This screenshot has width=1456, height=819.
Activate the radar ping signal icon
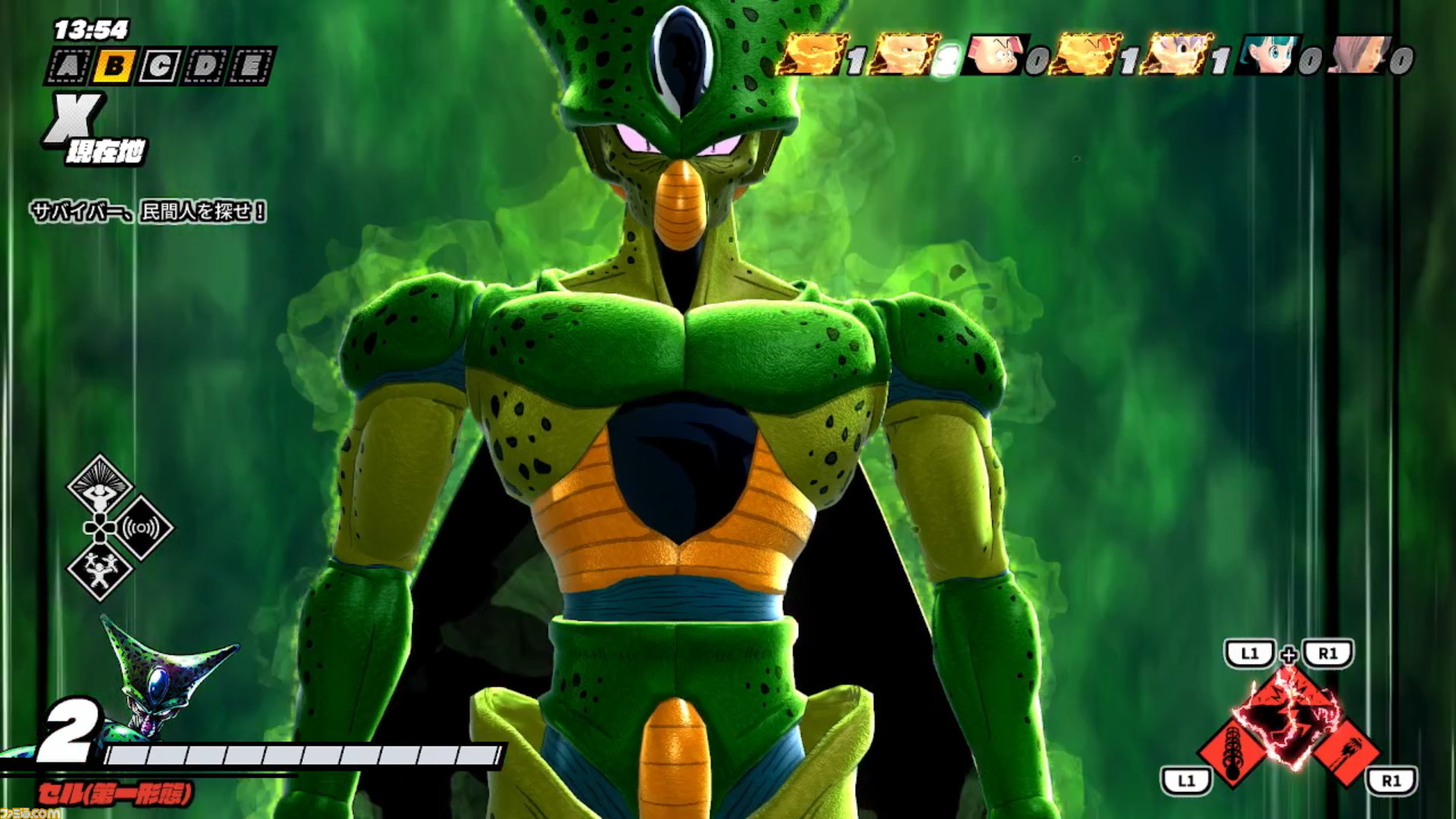pyautogui.click(x=141, y=528)
